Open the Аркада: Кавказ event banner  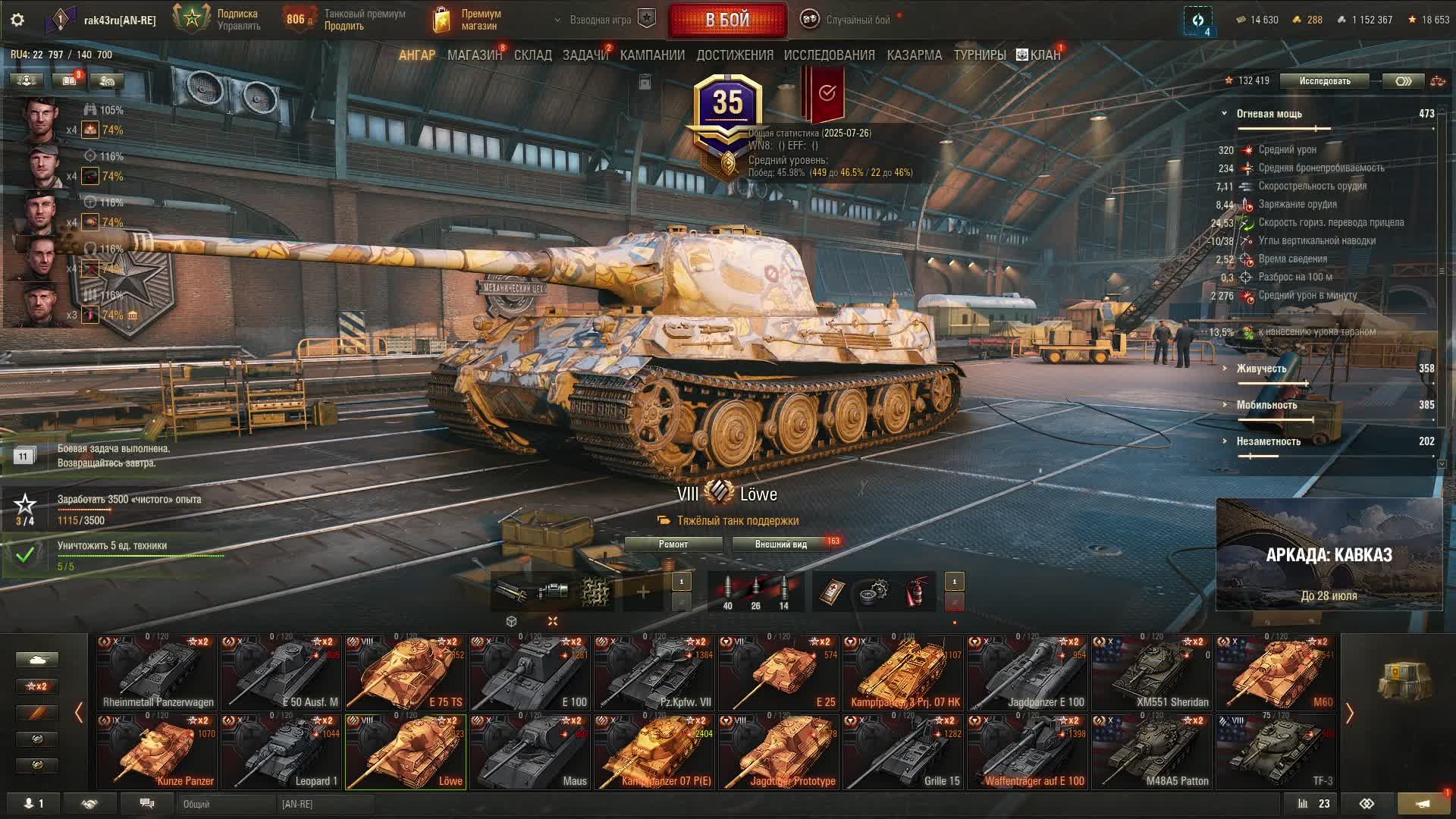[x=1329, y=555]
